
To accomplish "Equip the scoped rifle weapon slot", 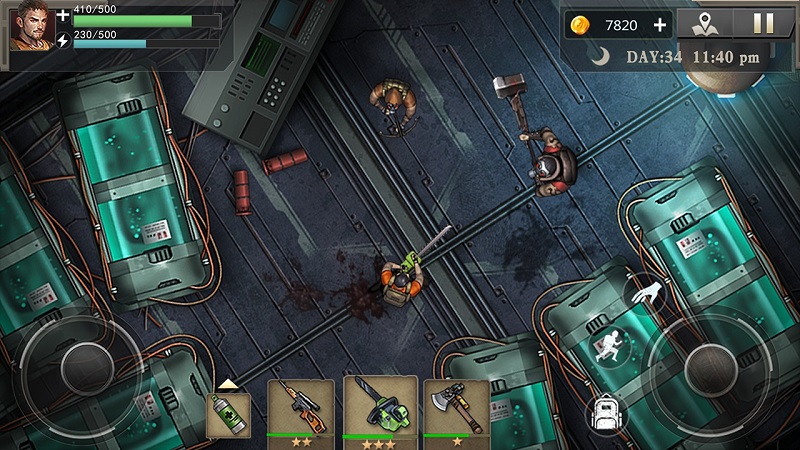I will pos(298,407).
